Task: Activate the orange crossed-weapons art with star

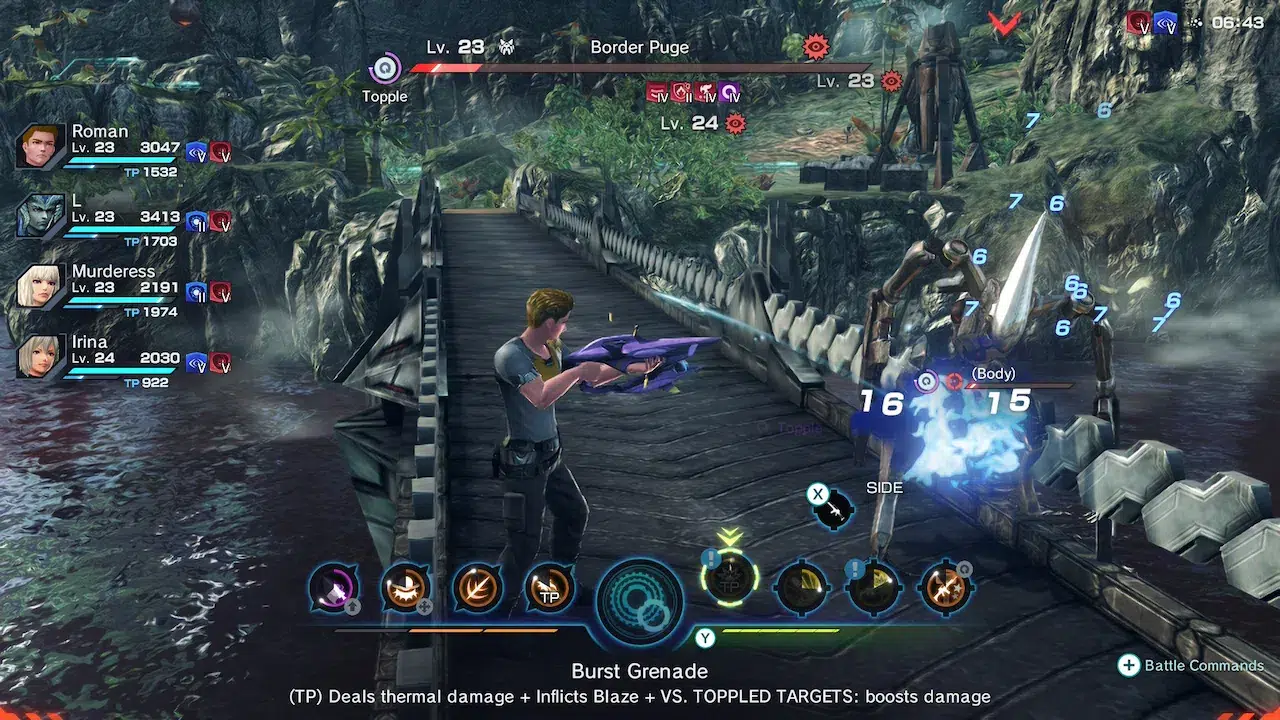Action: [x=945, y=588]
